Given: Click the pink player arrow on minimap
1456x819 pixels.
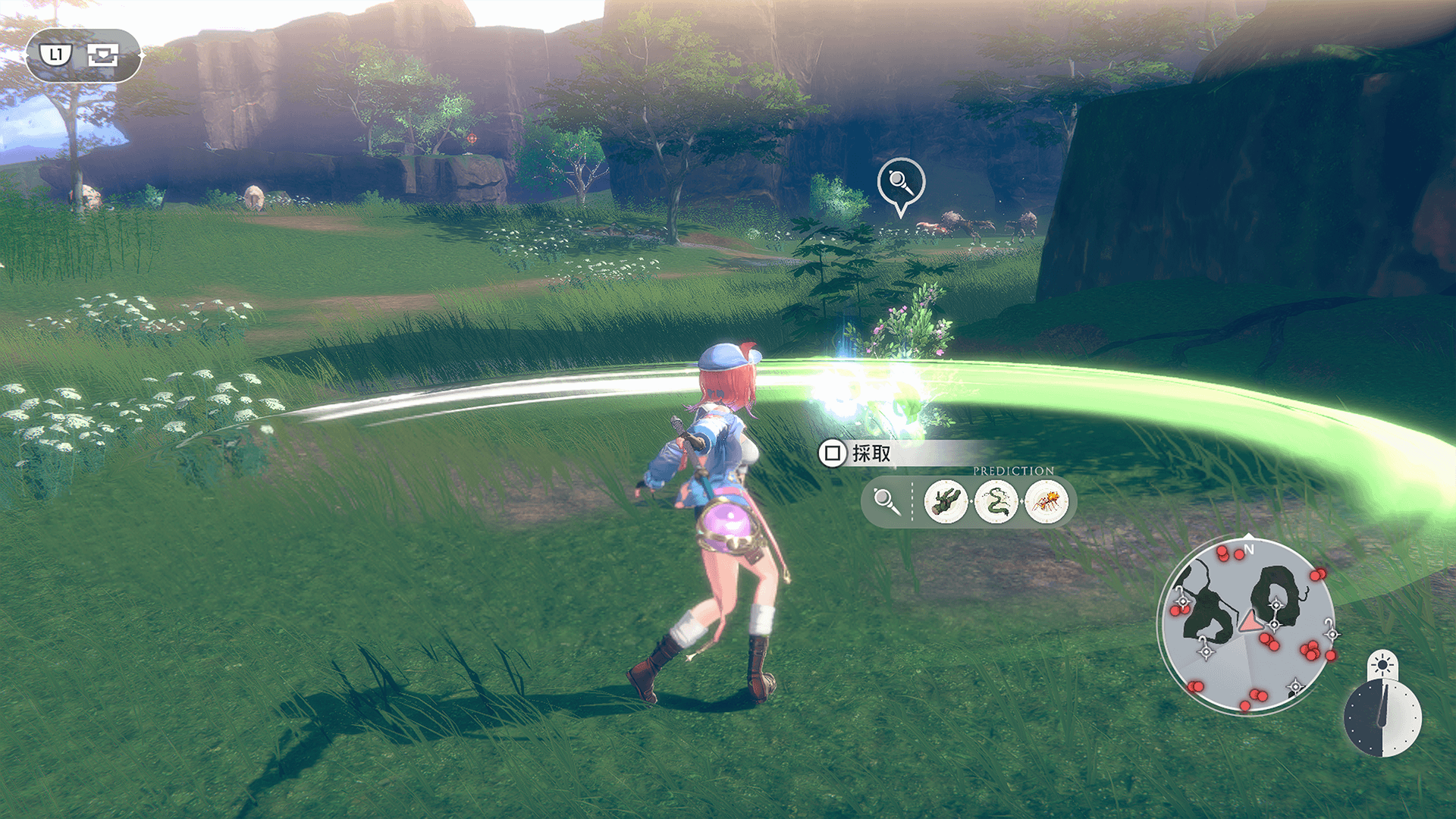Looking at the screenshot, I should 1249,623.
